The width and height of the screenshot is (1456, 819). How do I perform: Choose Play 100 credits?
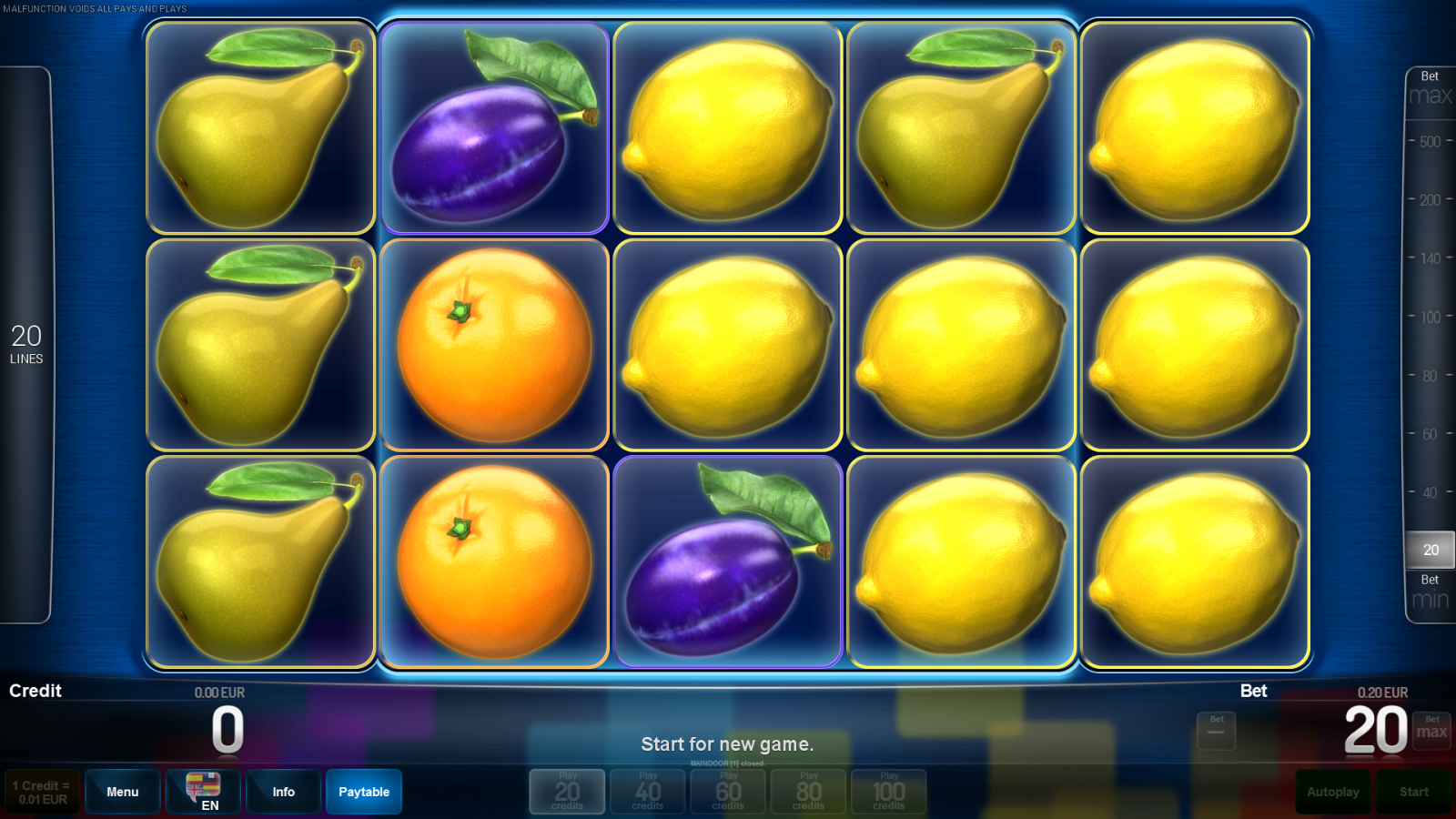pos(888,791)
